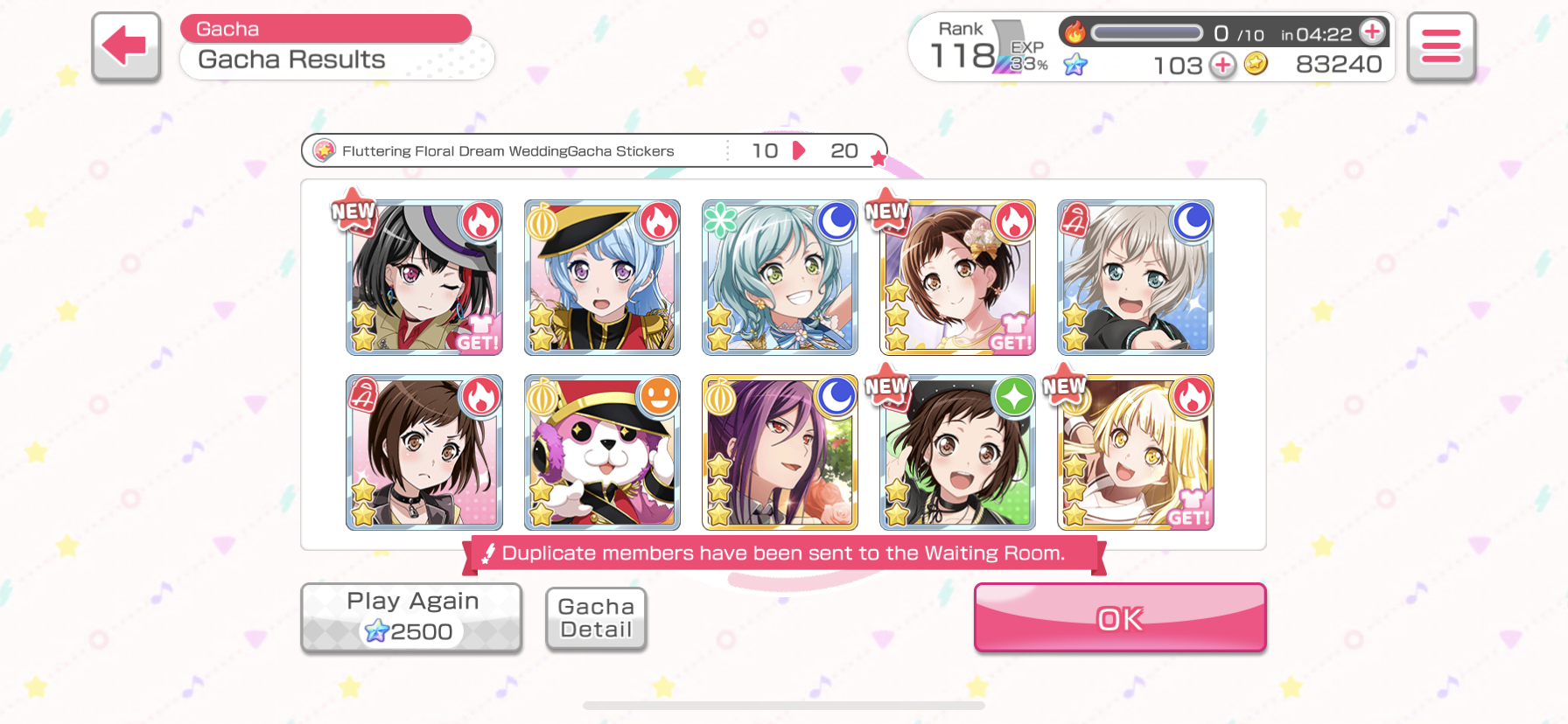Select the blue-haired girl in marching uniform card
This screenshot has width=1568, height=724.
602,278
